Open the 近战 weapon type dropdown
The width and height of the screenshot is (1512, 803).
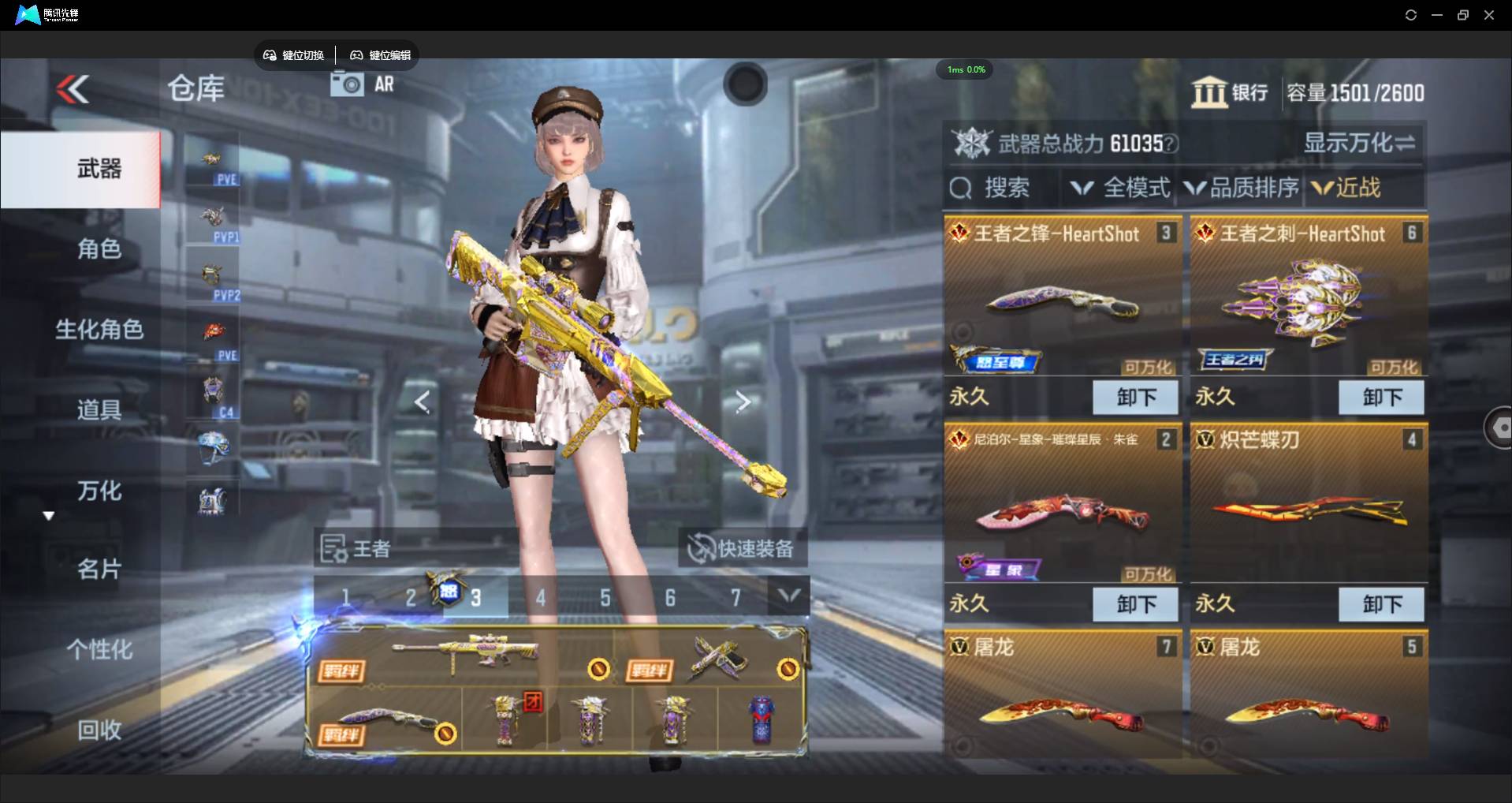click(1346, 188)
